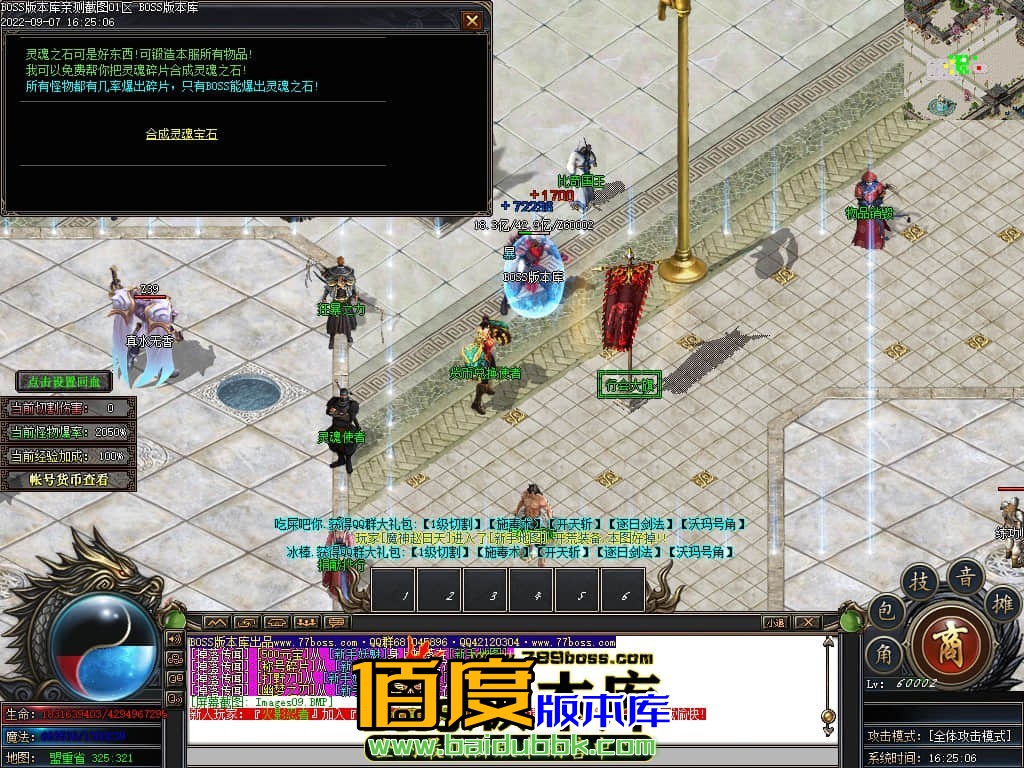Close the soul stone dialogue window
Viewport: 1024px width, 768px height.
tap(472, 21)
